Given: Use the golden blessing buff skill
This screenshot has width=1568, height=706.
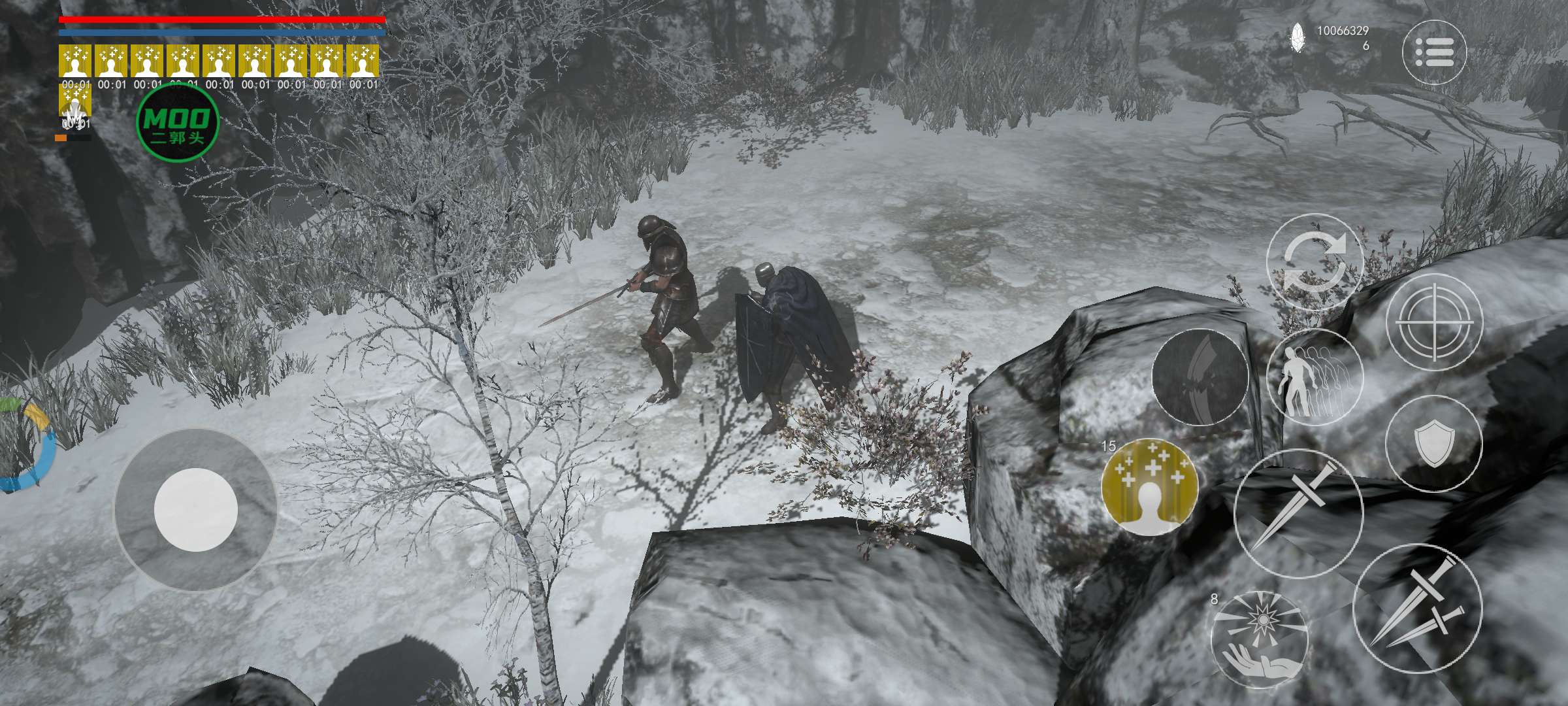Looking at the screenshot, I should [x=1149, y=487].
